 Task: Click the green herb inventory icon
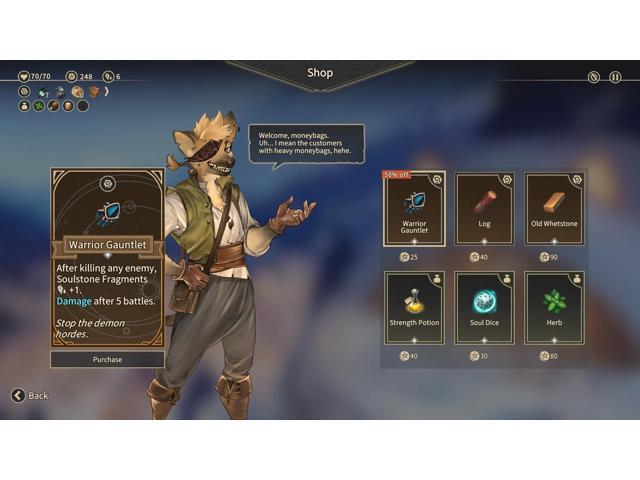39,105
